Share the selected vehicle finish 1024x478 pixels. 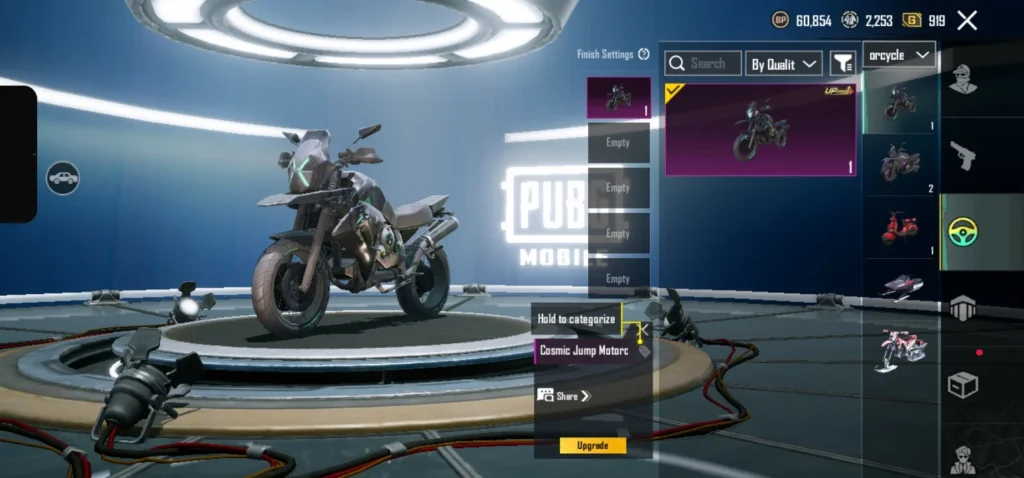565,396
